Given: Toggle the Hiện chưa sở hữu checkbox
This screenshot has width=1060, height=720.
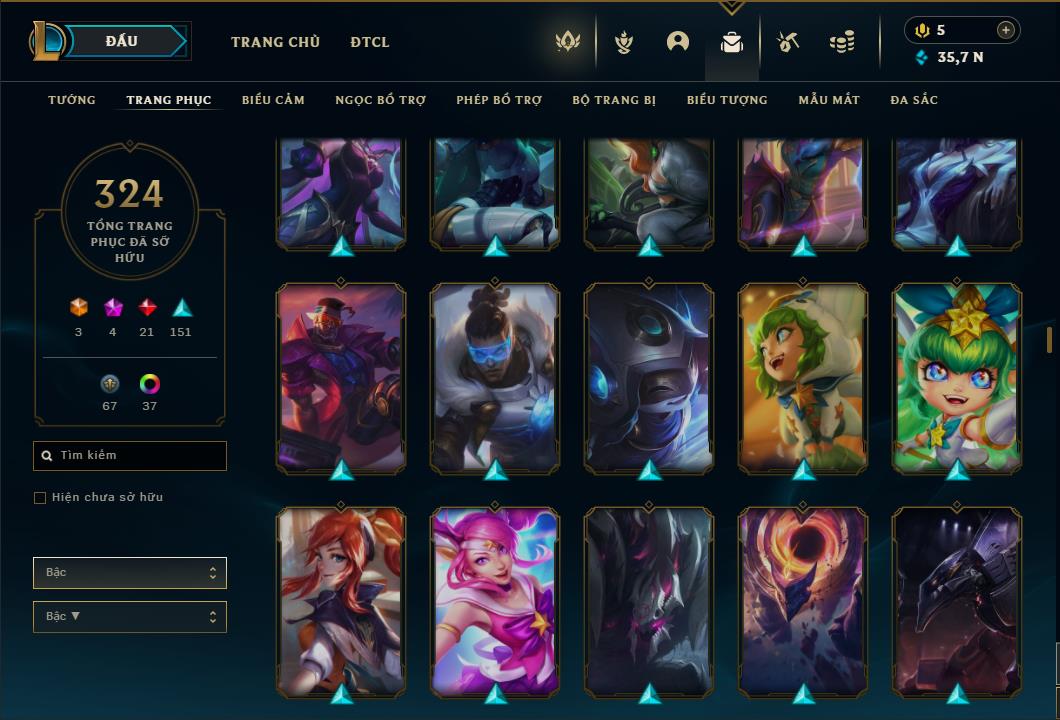Looking at the screenshot, I should (40, 498).
